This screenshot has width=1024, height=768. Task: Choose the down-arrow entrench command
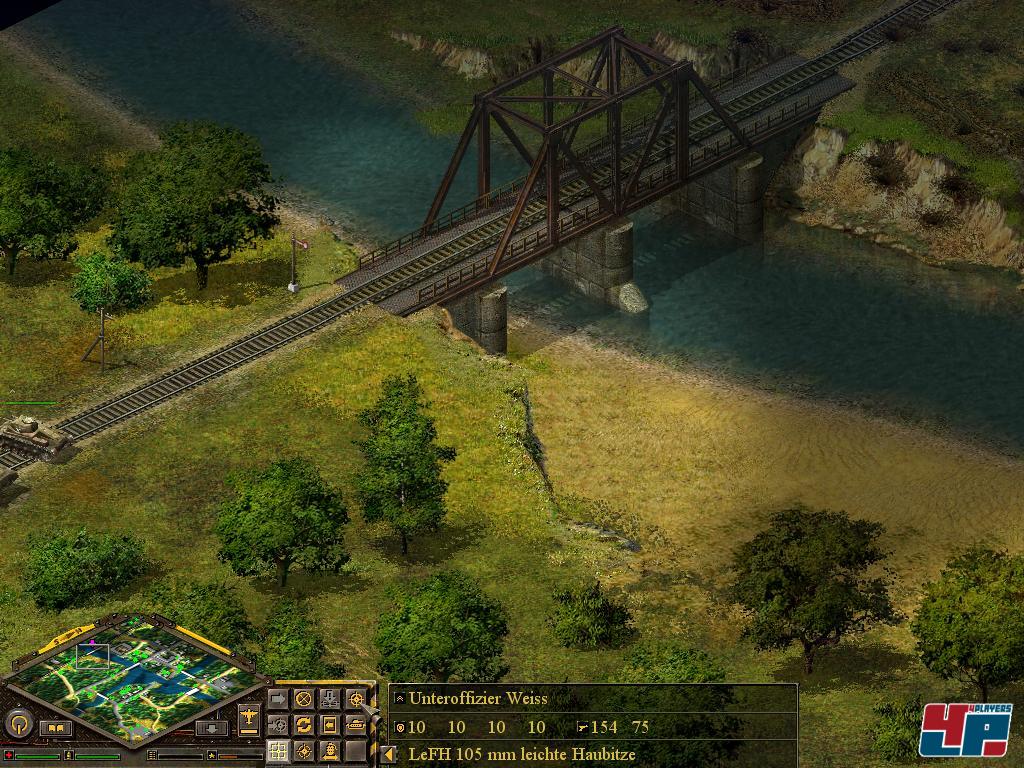click(x=329, y=699)
